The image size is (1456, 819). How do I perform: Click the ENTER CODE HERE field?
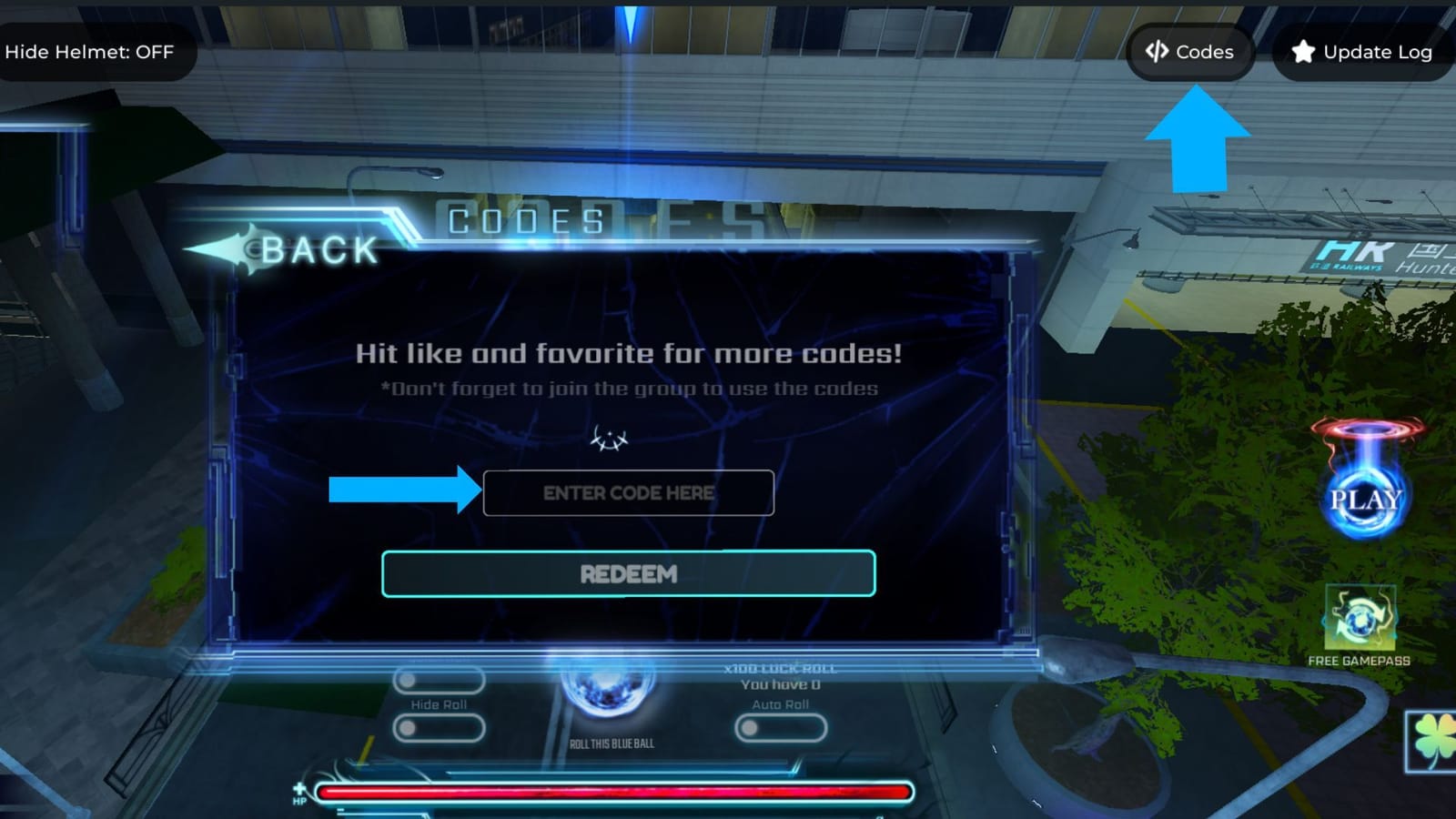628,492
